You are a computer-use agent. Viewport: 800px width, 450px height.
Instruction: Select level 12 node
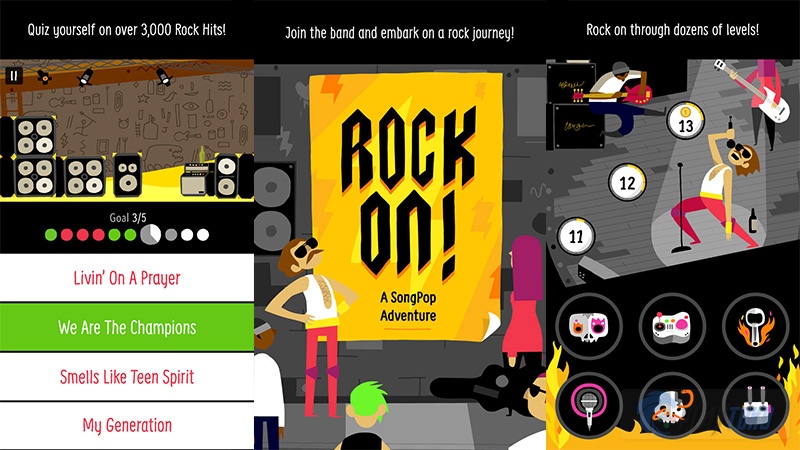[628, 183]
